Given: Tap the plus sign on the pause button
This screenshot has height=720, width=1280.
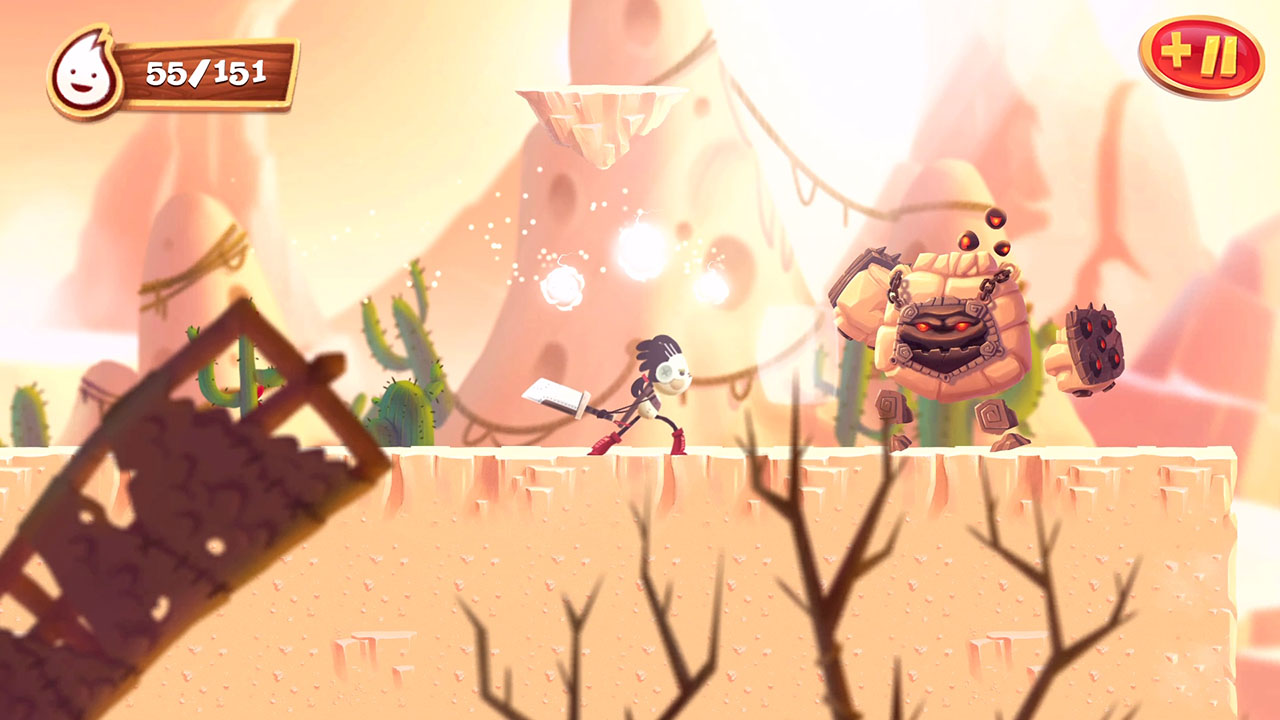Looking at the screenshot, I should (1179, 51).
